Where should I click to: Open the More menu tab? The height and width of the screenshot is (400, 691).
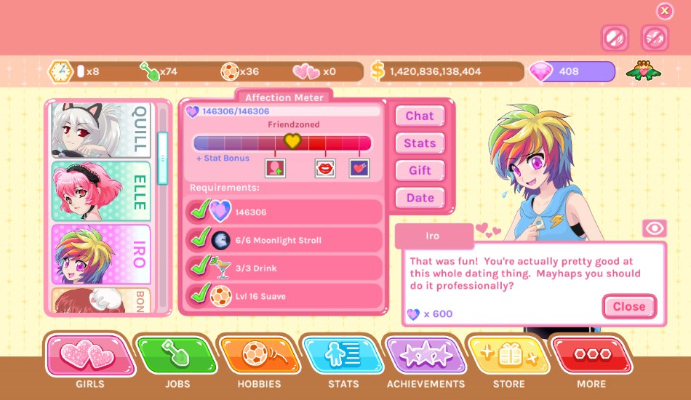point(591,356)
